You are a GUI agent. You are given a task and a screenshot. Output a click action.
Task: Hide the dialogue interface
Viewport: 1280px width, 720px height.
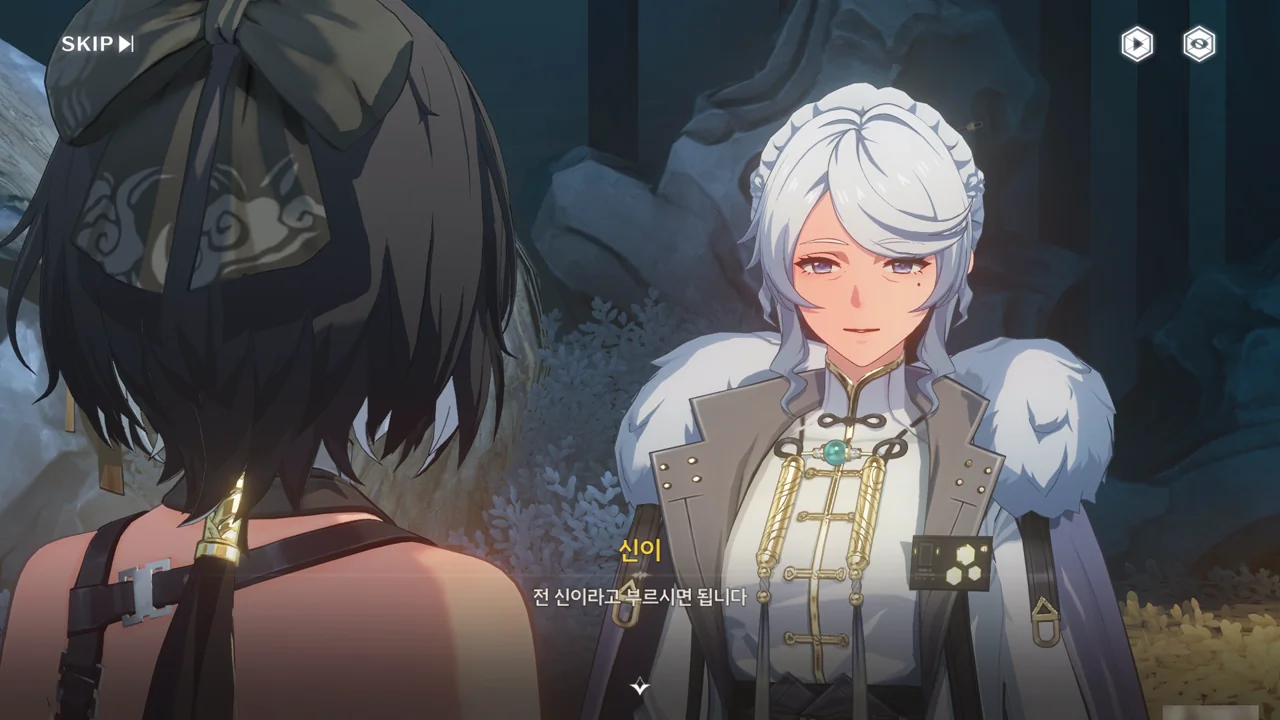pyautogui.click(x=1199, y=44)
